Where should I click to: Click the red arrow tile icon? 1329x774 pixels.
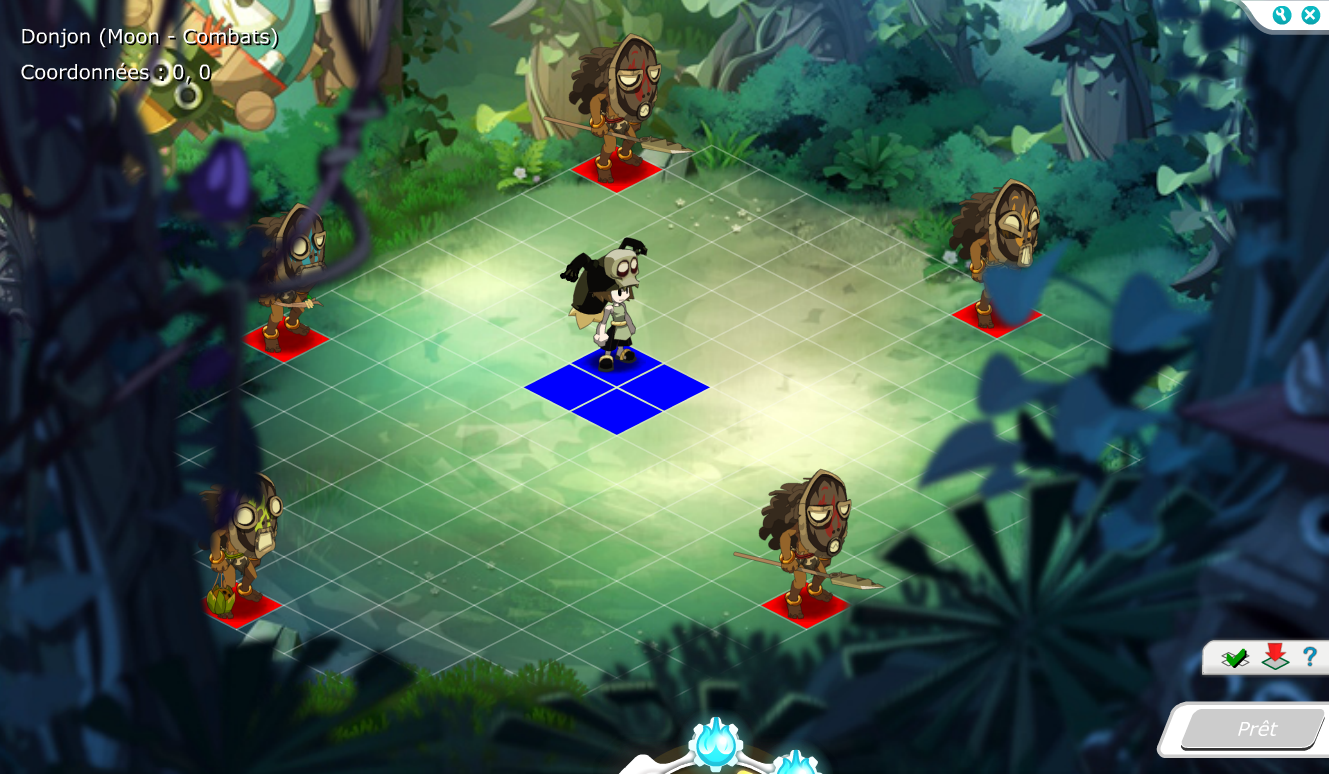click(x=1274, y=657)
